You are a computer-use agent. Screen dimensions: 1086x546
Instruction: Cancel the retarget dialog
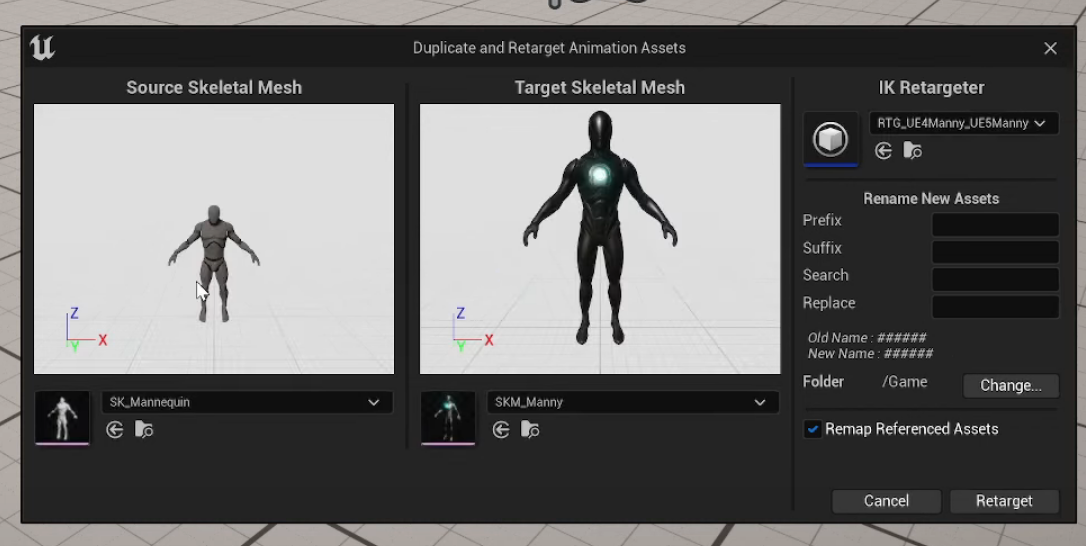(x=886, y=501)
